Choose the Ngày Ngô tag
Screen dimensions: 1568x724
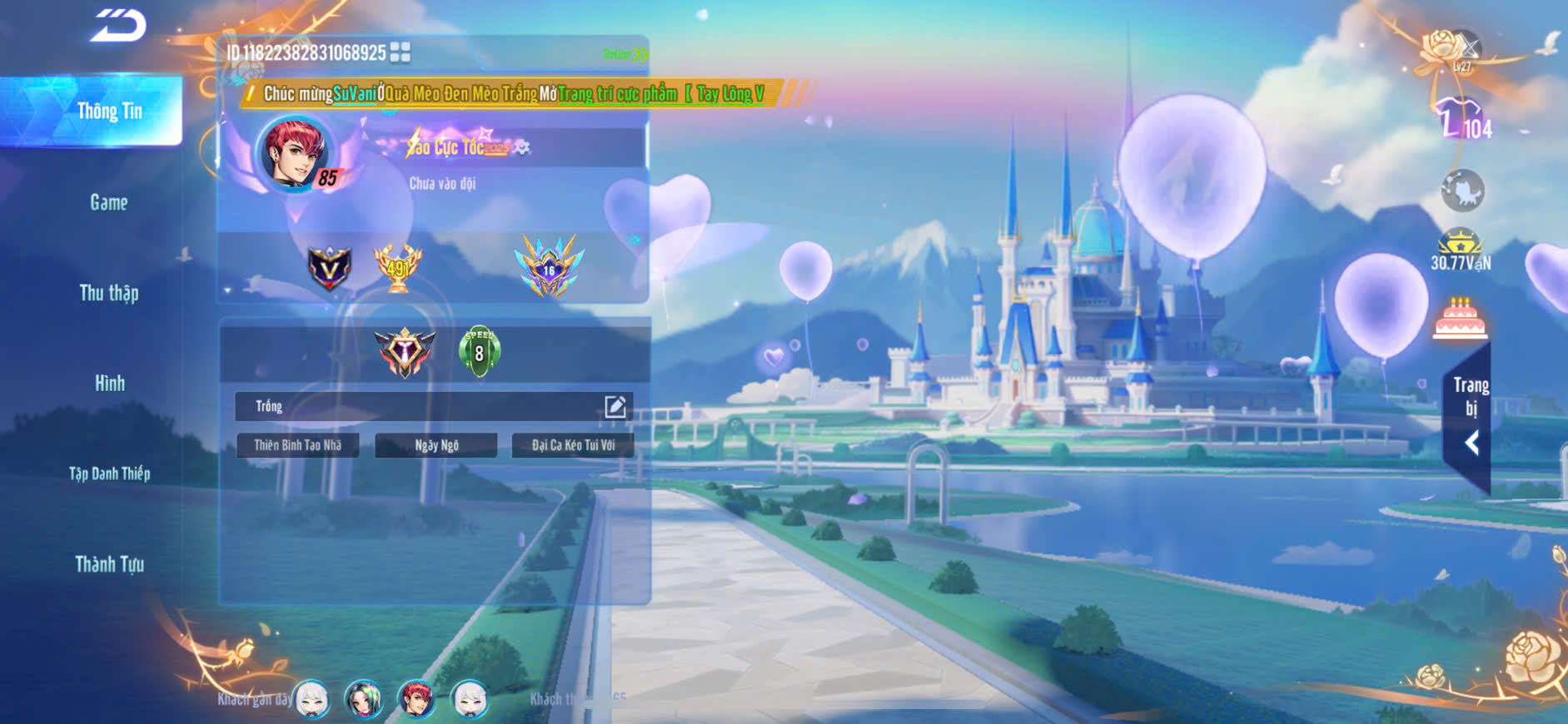coord(436,445)
